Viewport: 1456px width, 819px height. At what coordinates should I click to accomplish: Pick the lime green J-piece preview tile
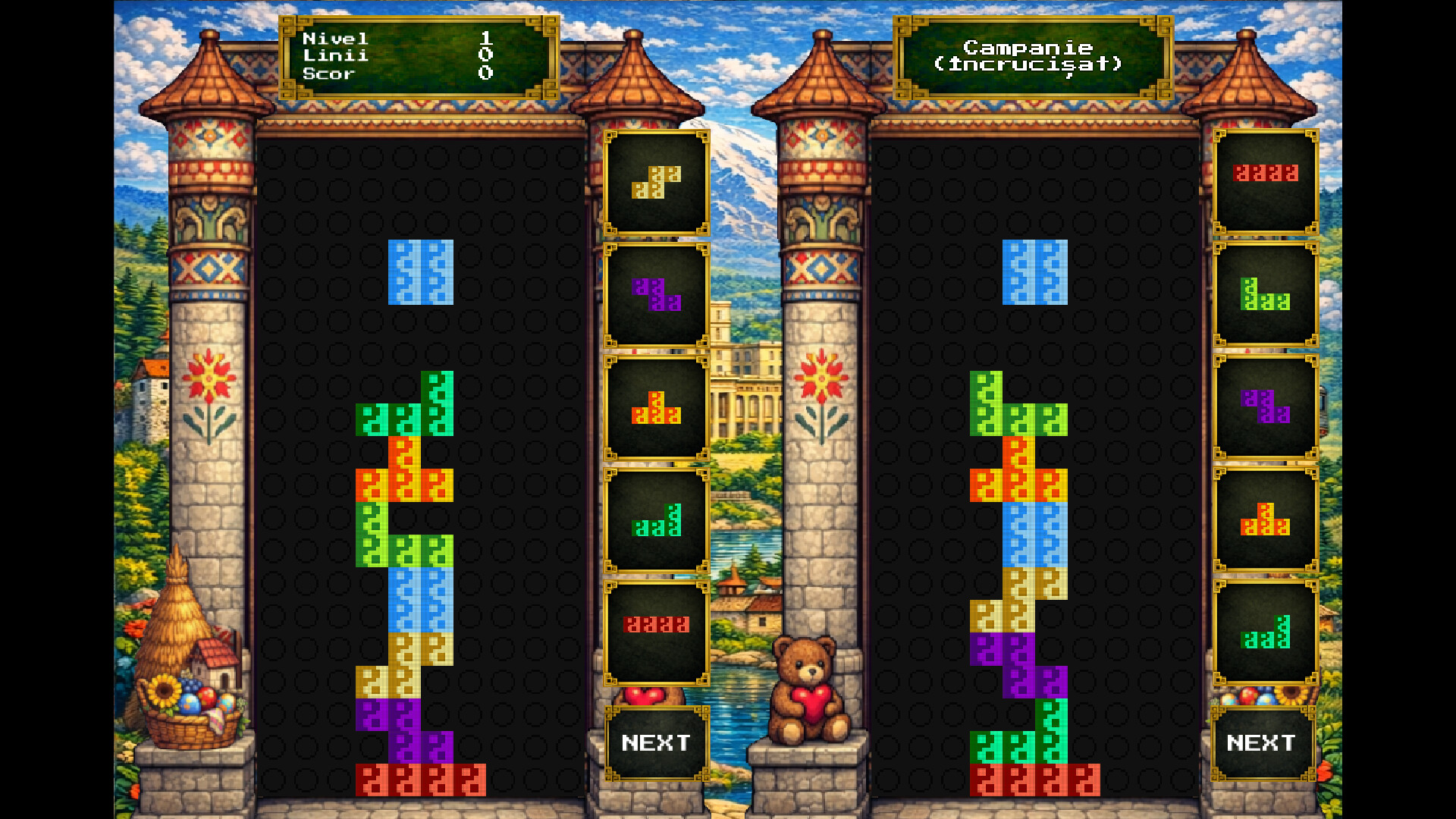[x=1265, y=295]
